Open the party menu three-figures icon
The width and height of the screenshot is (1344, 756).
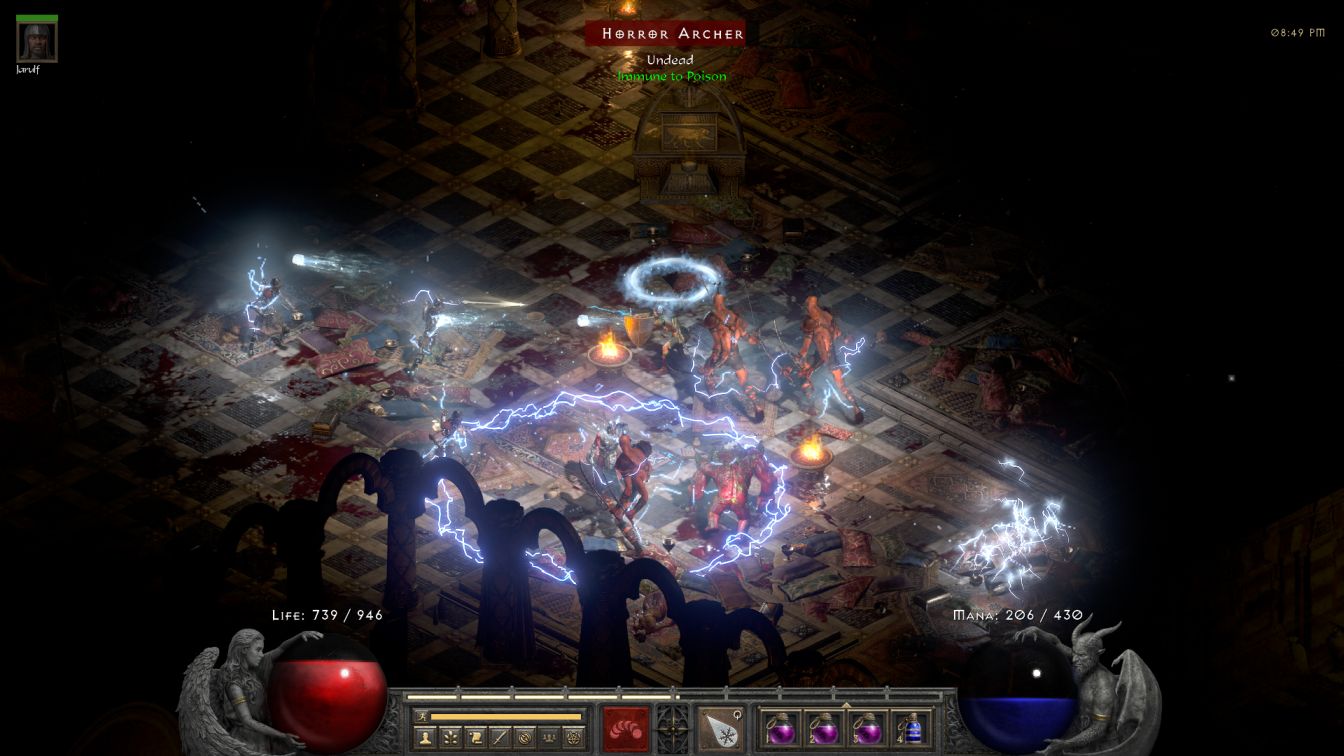[548, 738]
